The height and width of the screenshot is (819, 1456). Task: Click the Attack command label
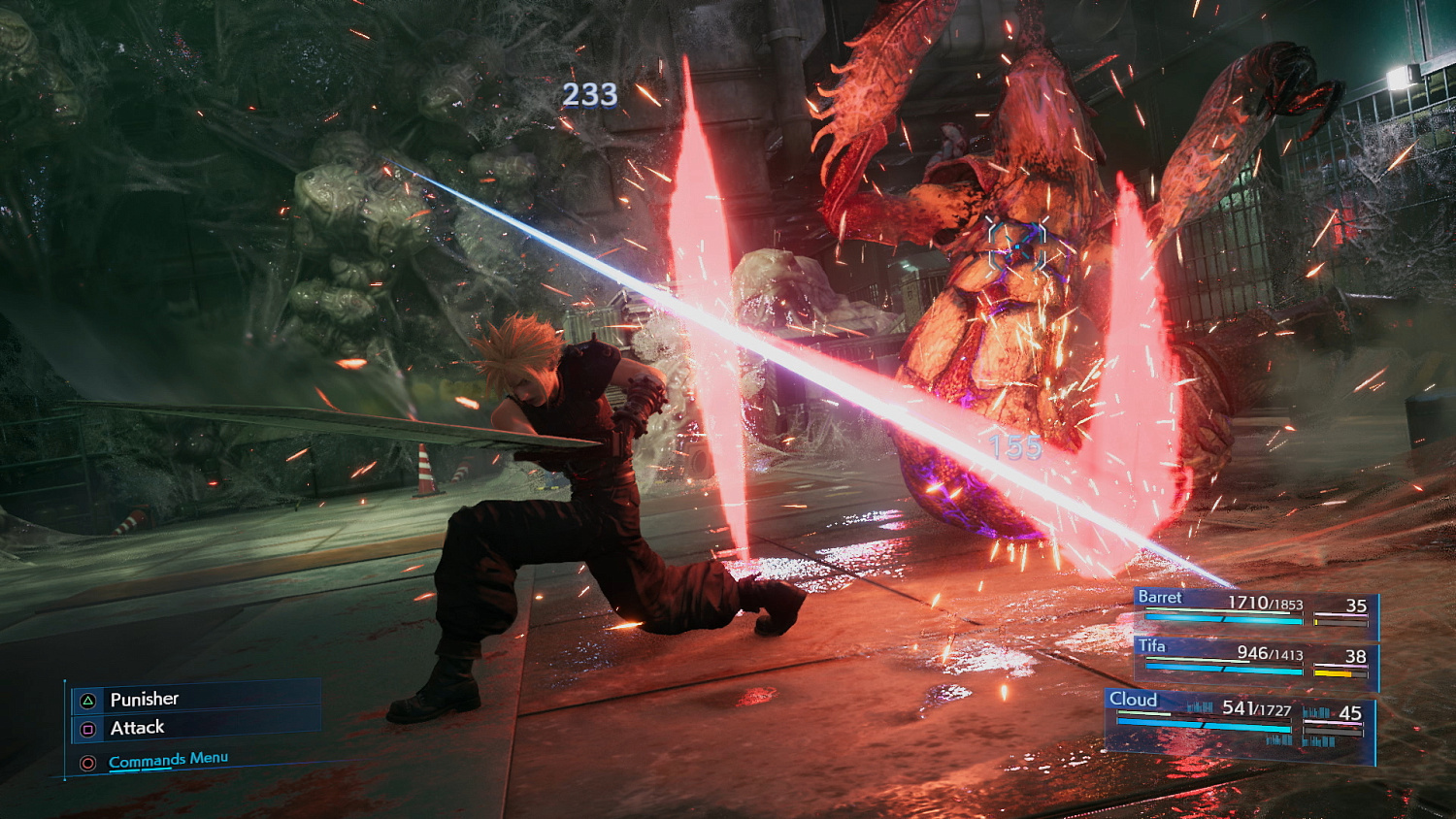[136, 726]
